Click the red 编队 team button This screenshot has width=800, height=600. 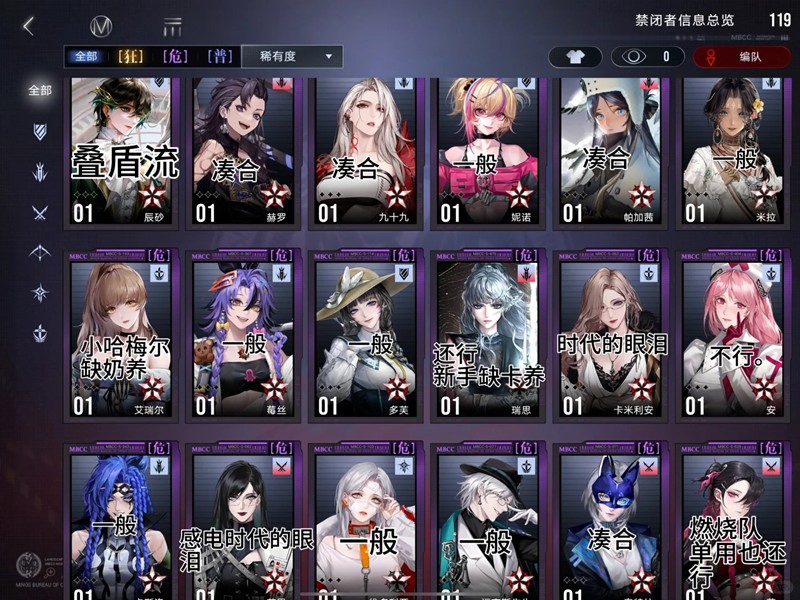coord(741,57)
